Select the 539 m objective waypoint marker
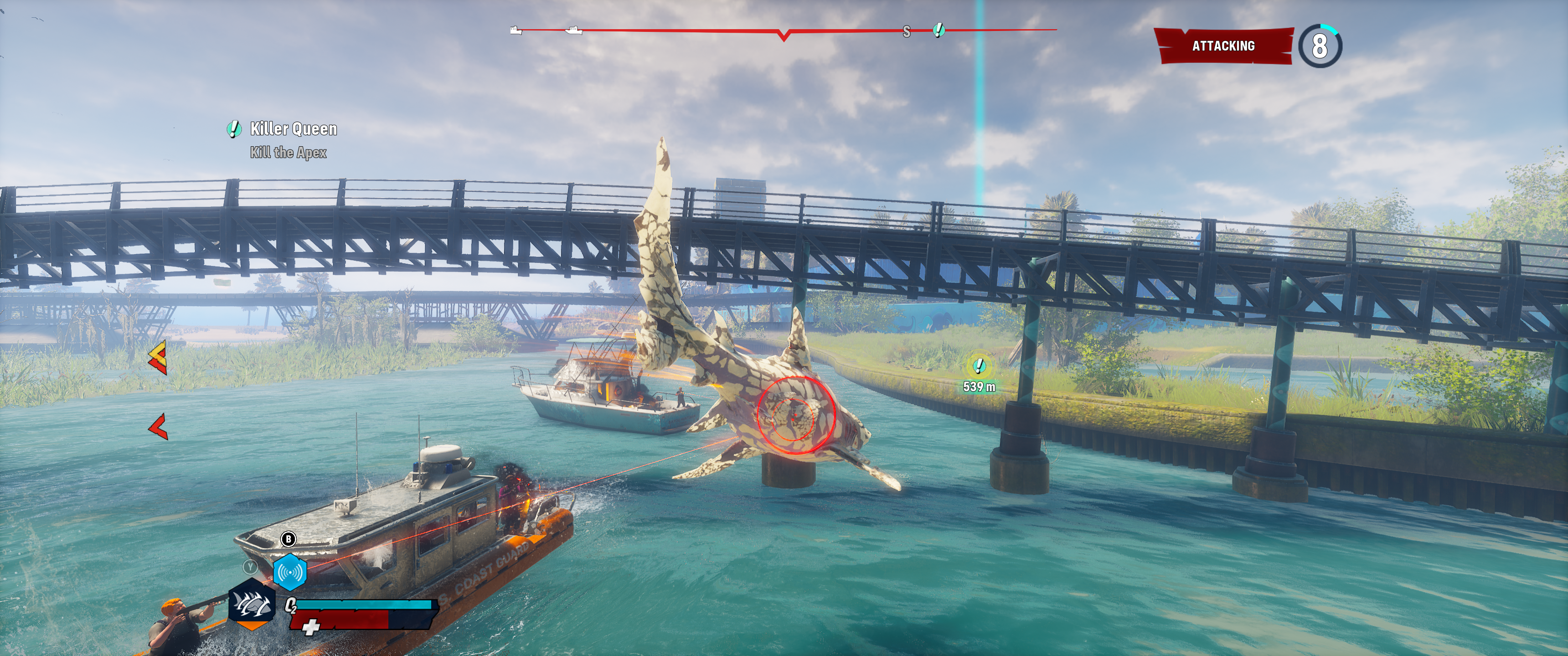 coord(979,366)
